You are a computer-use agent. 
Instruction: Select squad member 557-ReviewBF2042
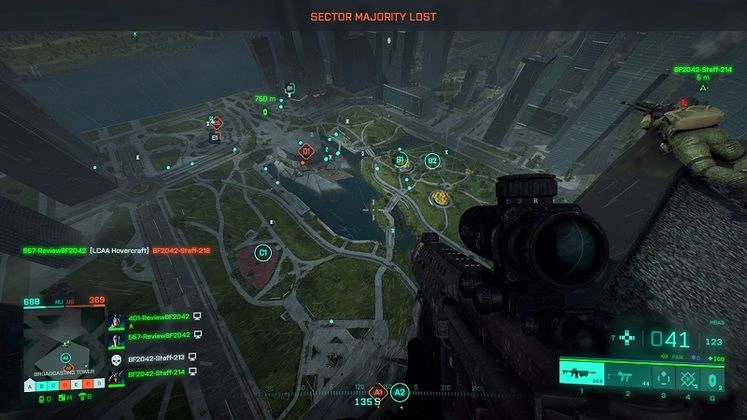[158, 336]
